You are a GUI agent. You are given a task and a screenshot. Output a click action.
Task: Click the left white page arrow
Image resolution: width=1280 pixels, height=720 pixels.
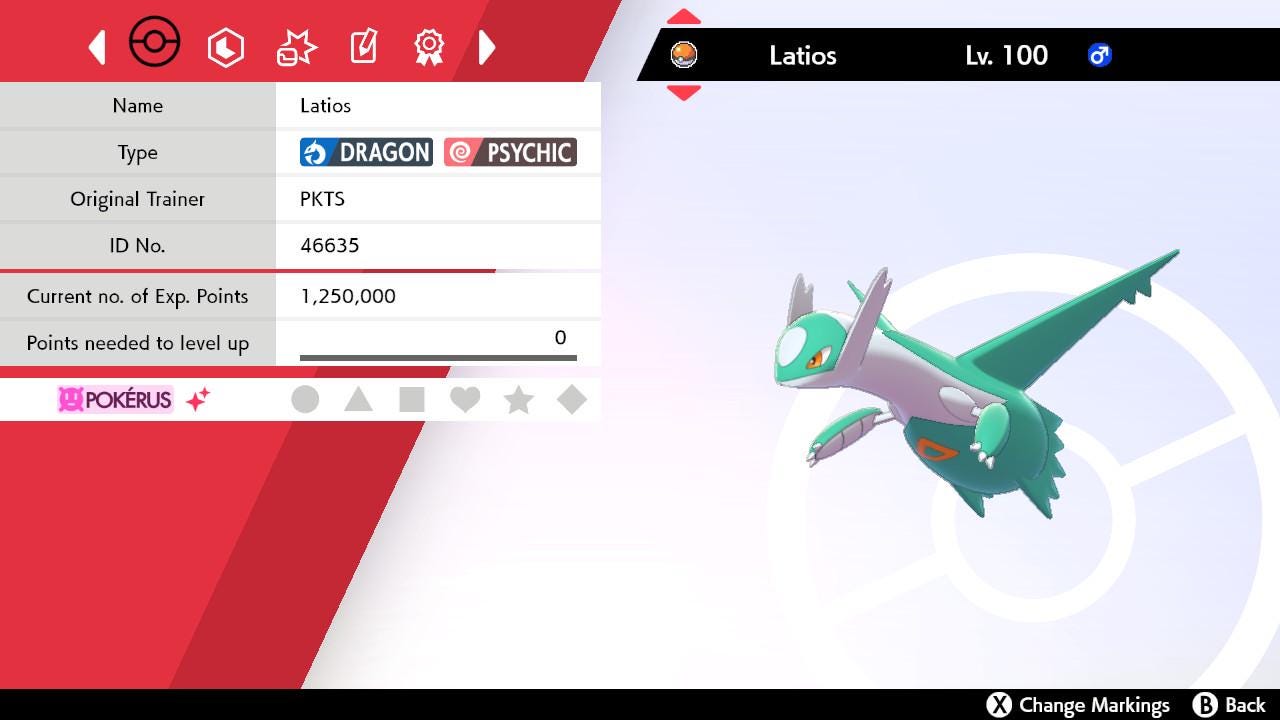[97, 47]
